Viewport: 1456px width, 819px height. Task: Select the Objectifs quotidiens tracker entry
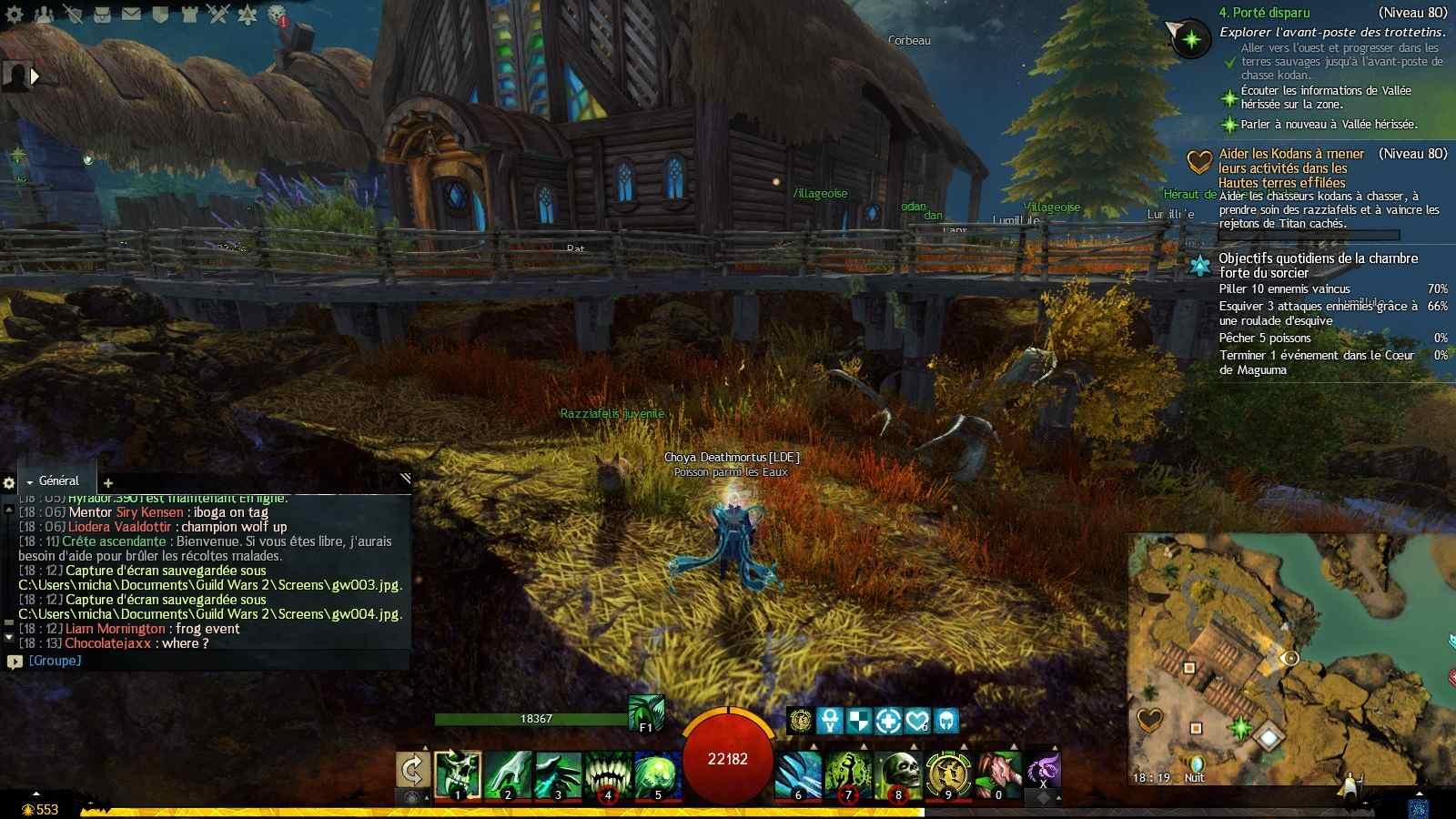click(1318, 265)
